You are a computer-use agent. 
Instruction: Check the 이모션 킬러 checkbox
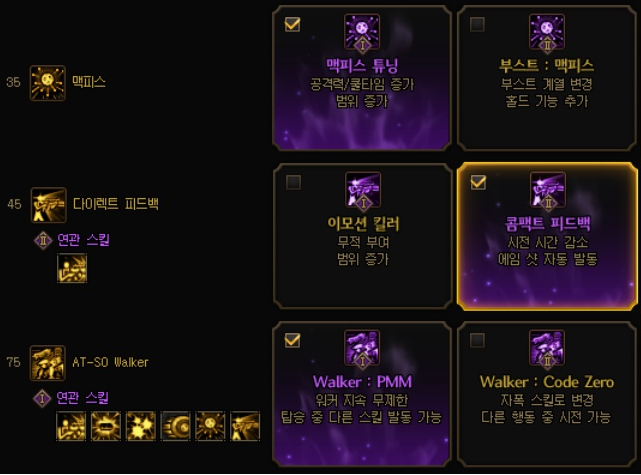click(x=292, y=182)
